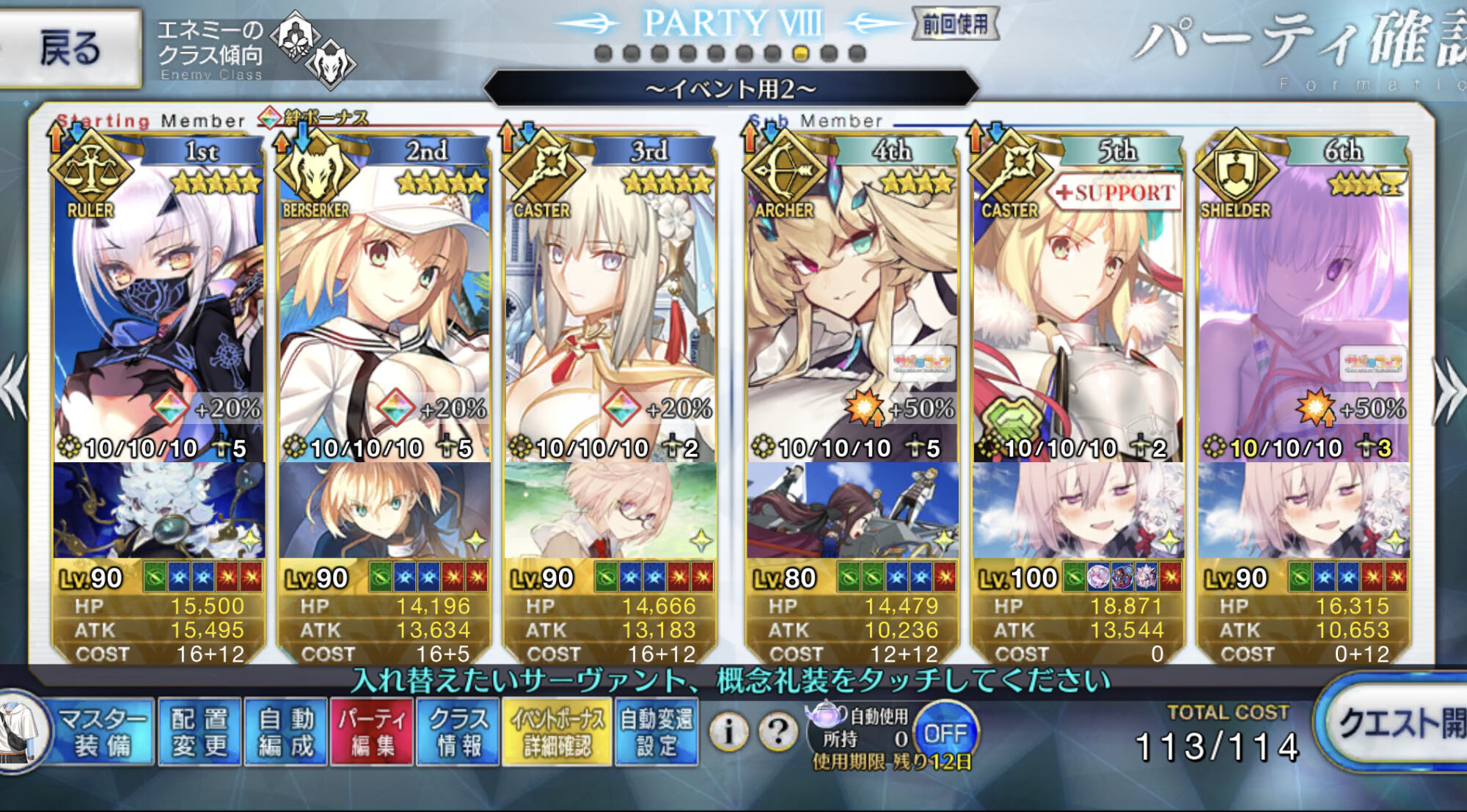Go back with the 戻る button

(x=70, y=48)
